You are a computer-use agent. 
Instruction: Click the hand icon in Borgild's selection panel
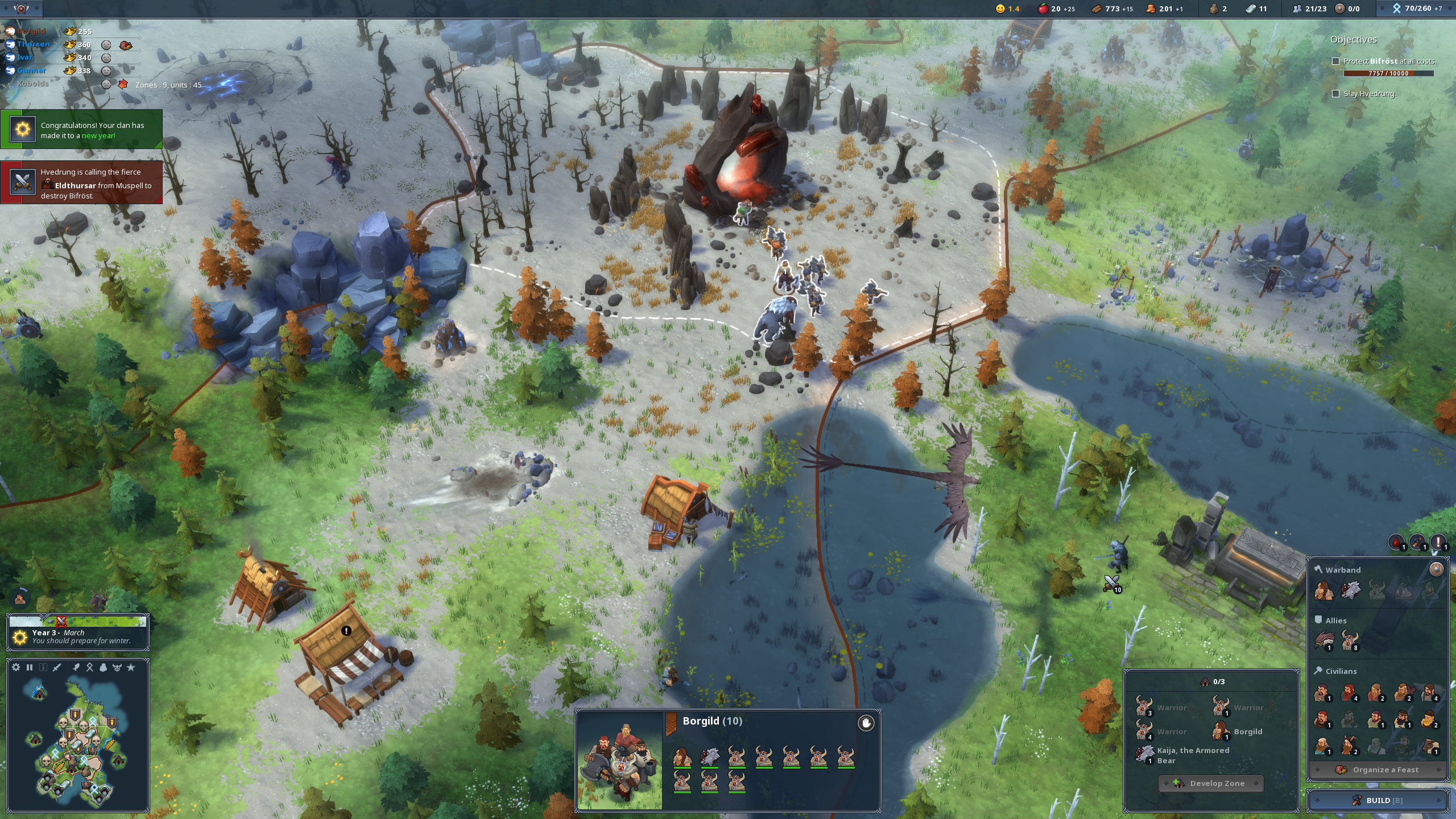tap(866, 723)
